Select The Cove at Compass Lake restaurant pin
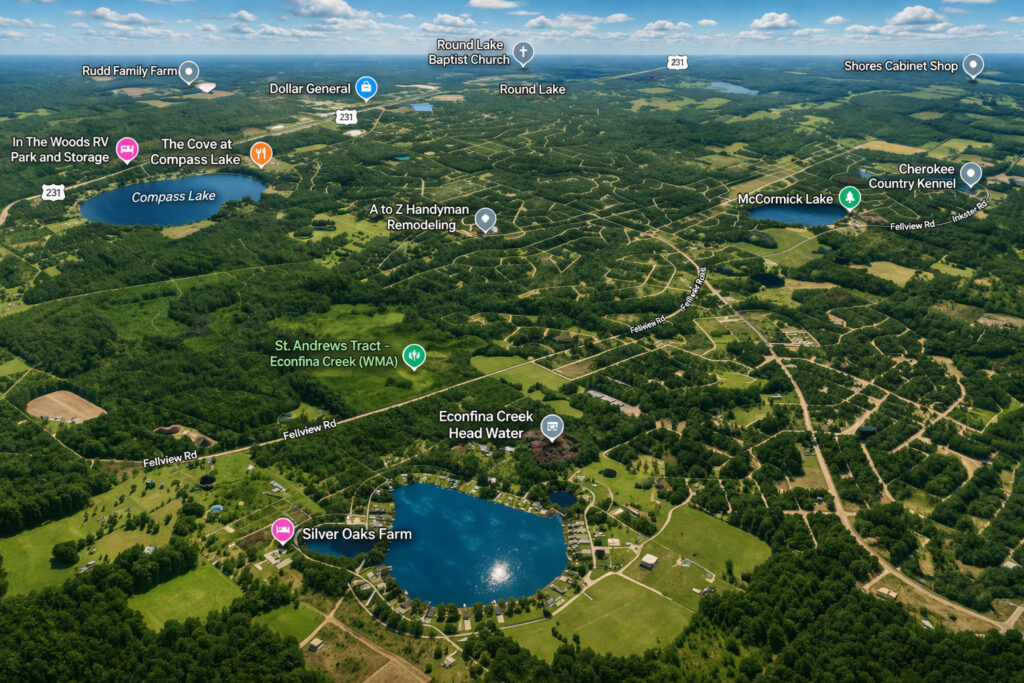The width and height of the screenshot is (1024, 683). [261, 152]
